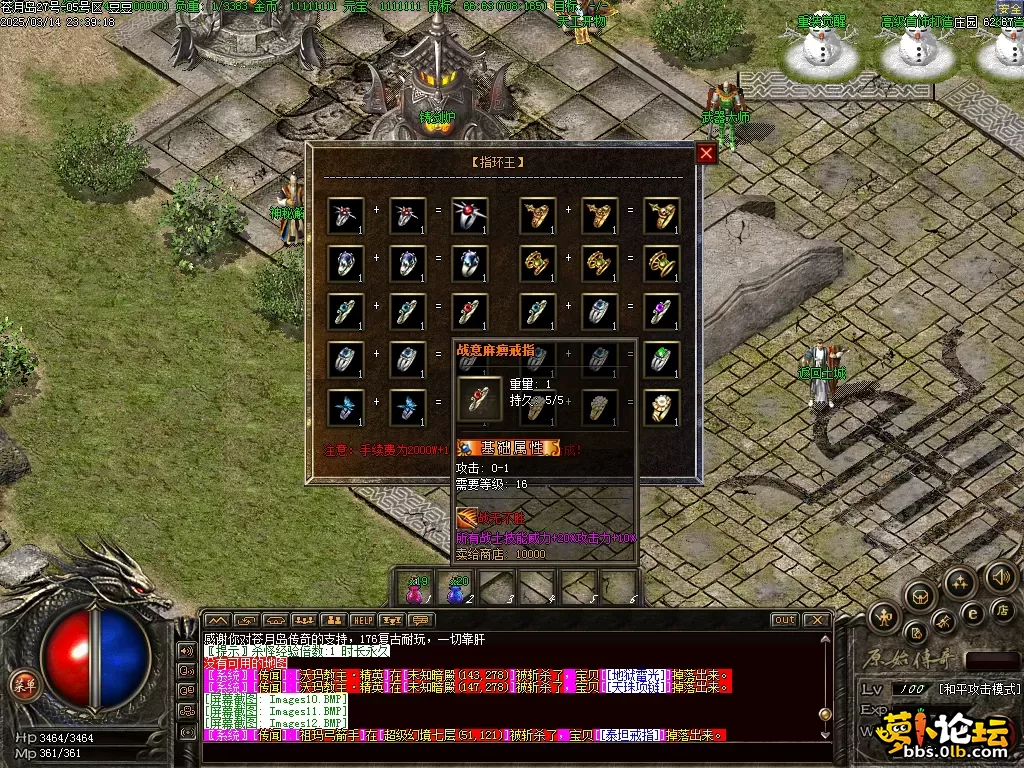Viewport: 1024px width, 768px height.
Task: Open the round red menu button
Action: point(21,684)
